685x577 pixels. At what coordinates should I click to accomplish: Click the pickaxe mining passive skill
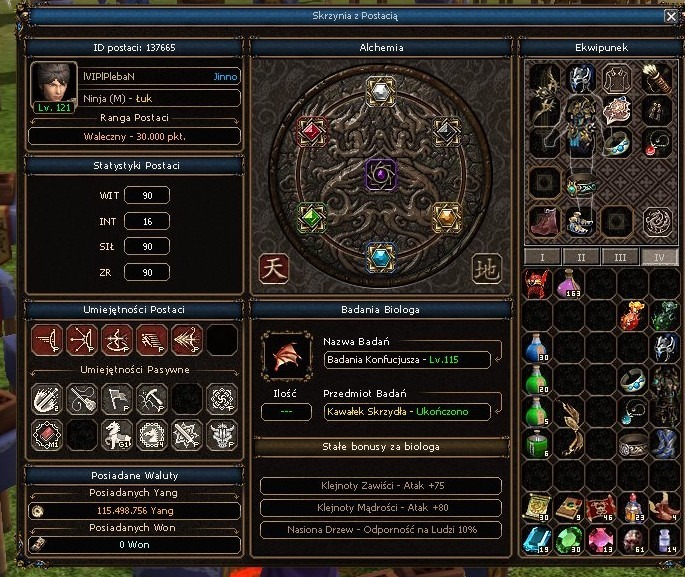tap(151, 399)
